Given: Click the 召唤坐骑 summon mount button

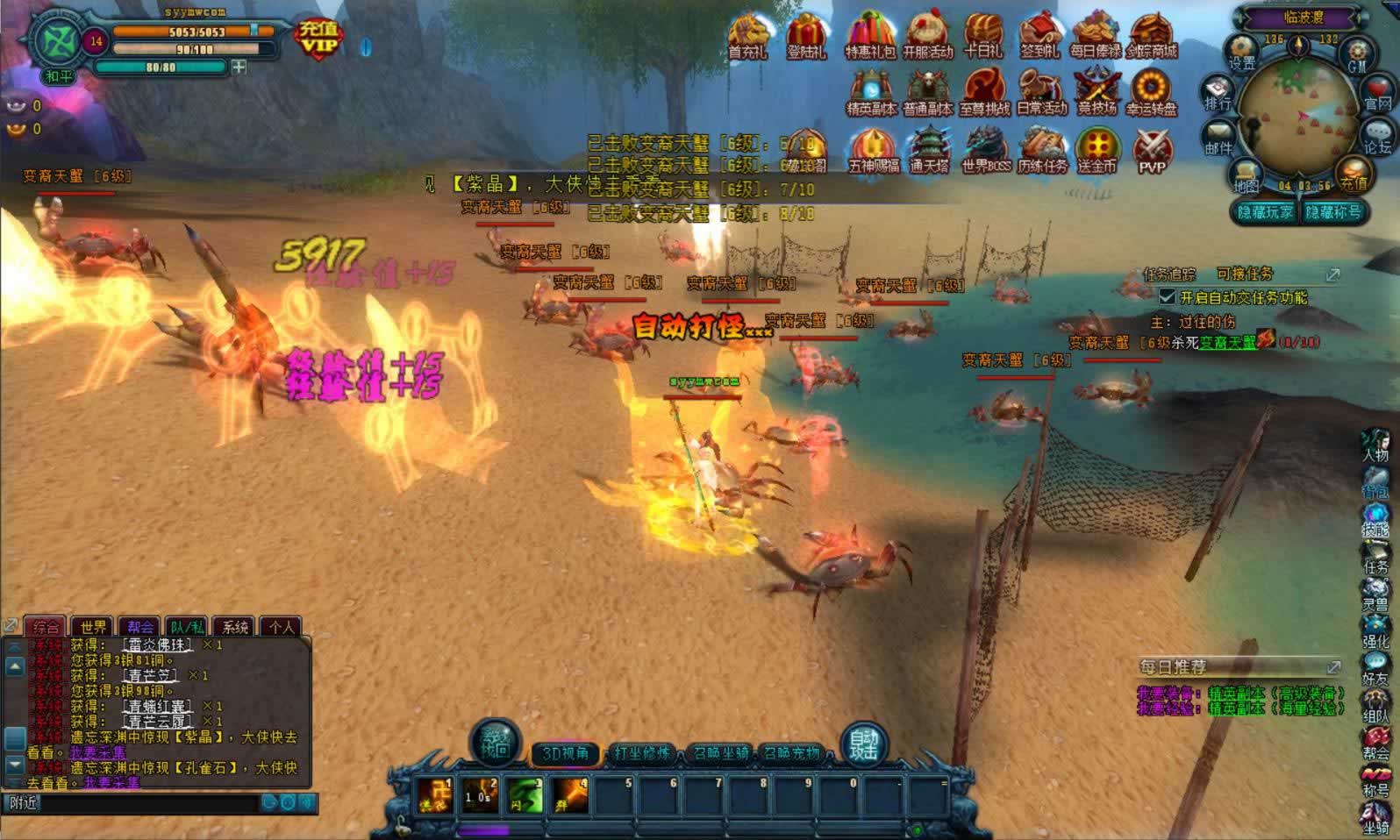Looking at the screenshot, I should 719,753.
